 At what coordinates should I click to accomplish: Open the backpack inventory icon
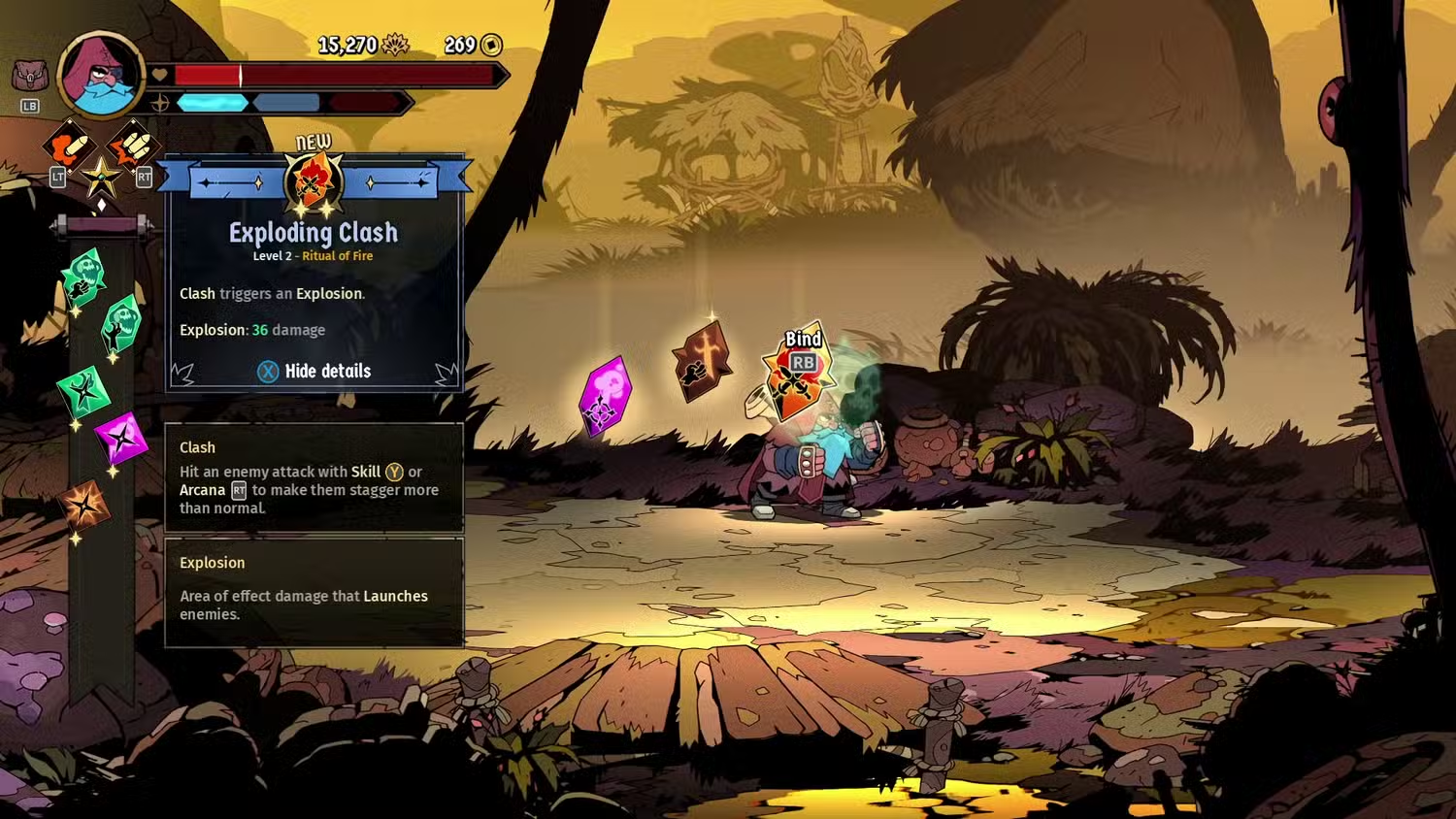(30, 76)
